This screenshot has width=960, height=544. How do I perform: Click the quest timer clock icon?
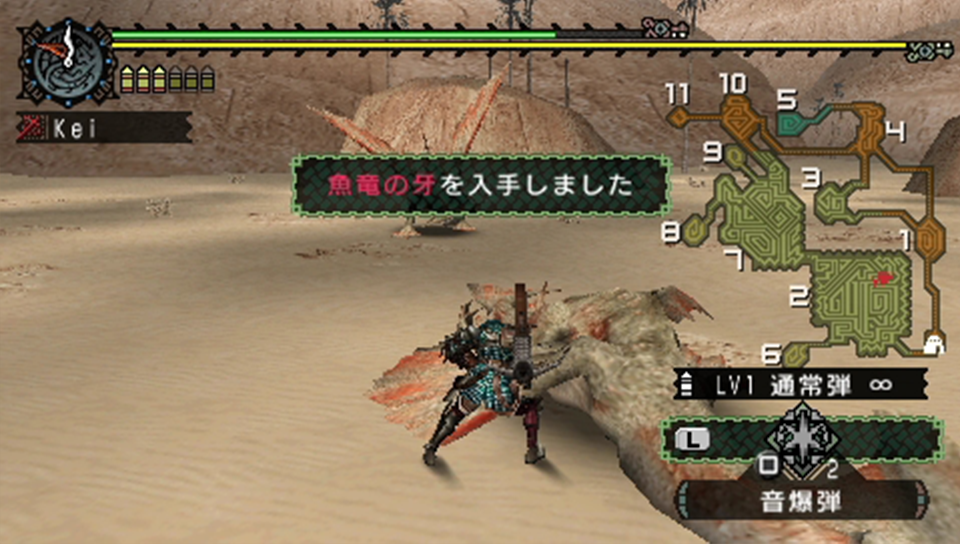pos(61,60)
